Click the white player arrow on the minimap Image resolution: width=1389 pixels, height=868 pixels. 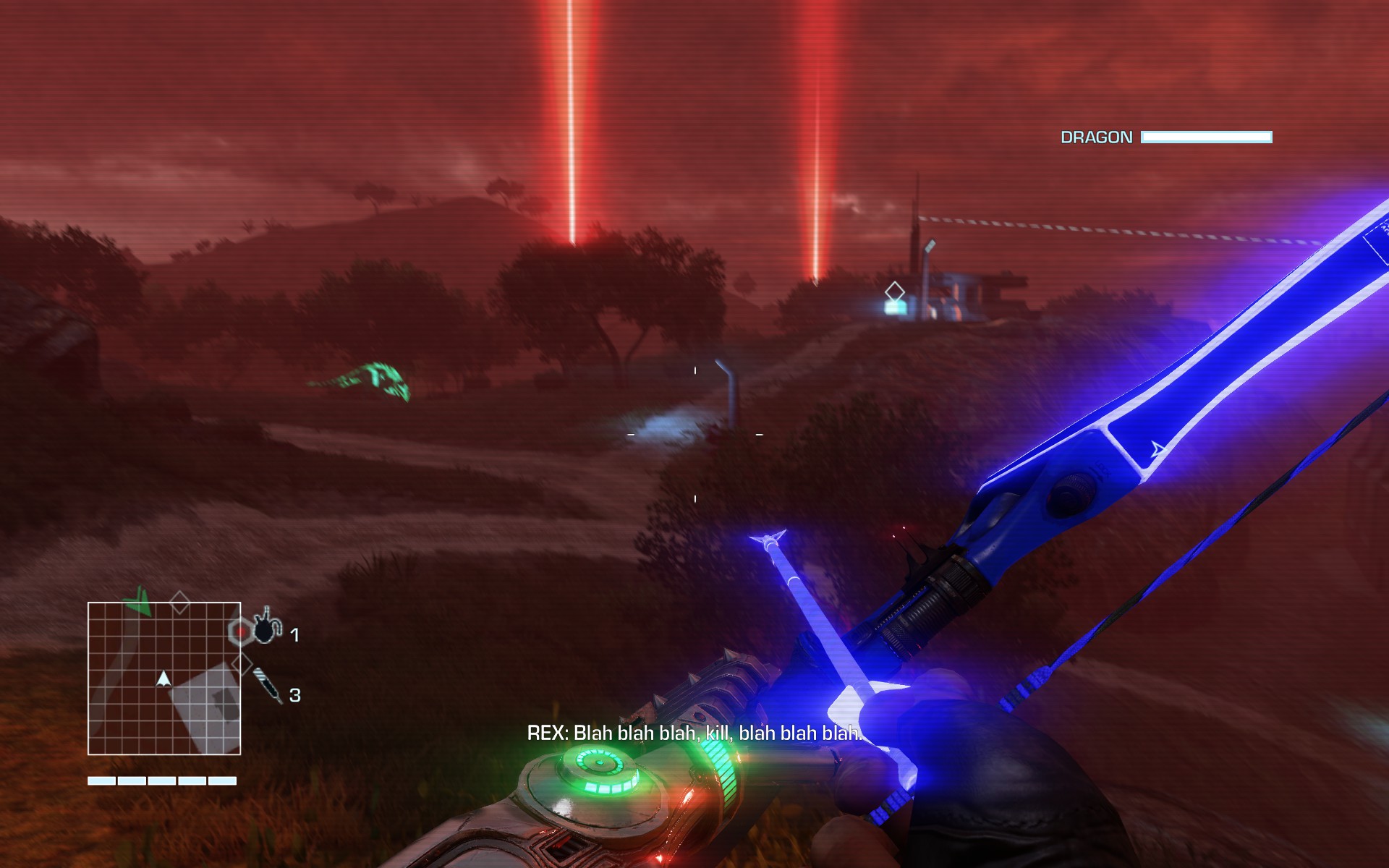[x=163, y=678]
